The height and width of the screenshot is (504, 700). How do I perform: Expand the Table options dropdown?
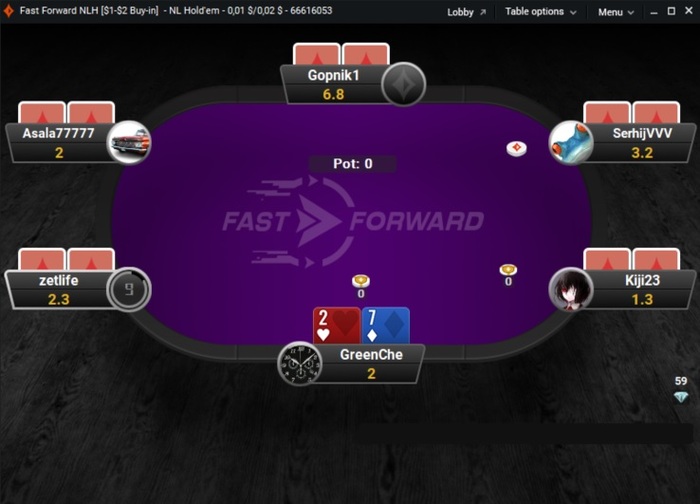coord(540,12)
